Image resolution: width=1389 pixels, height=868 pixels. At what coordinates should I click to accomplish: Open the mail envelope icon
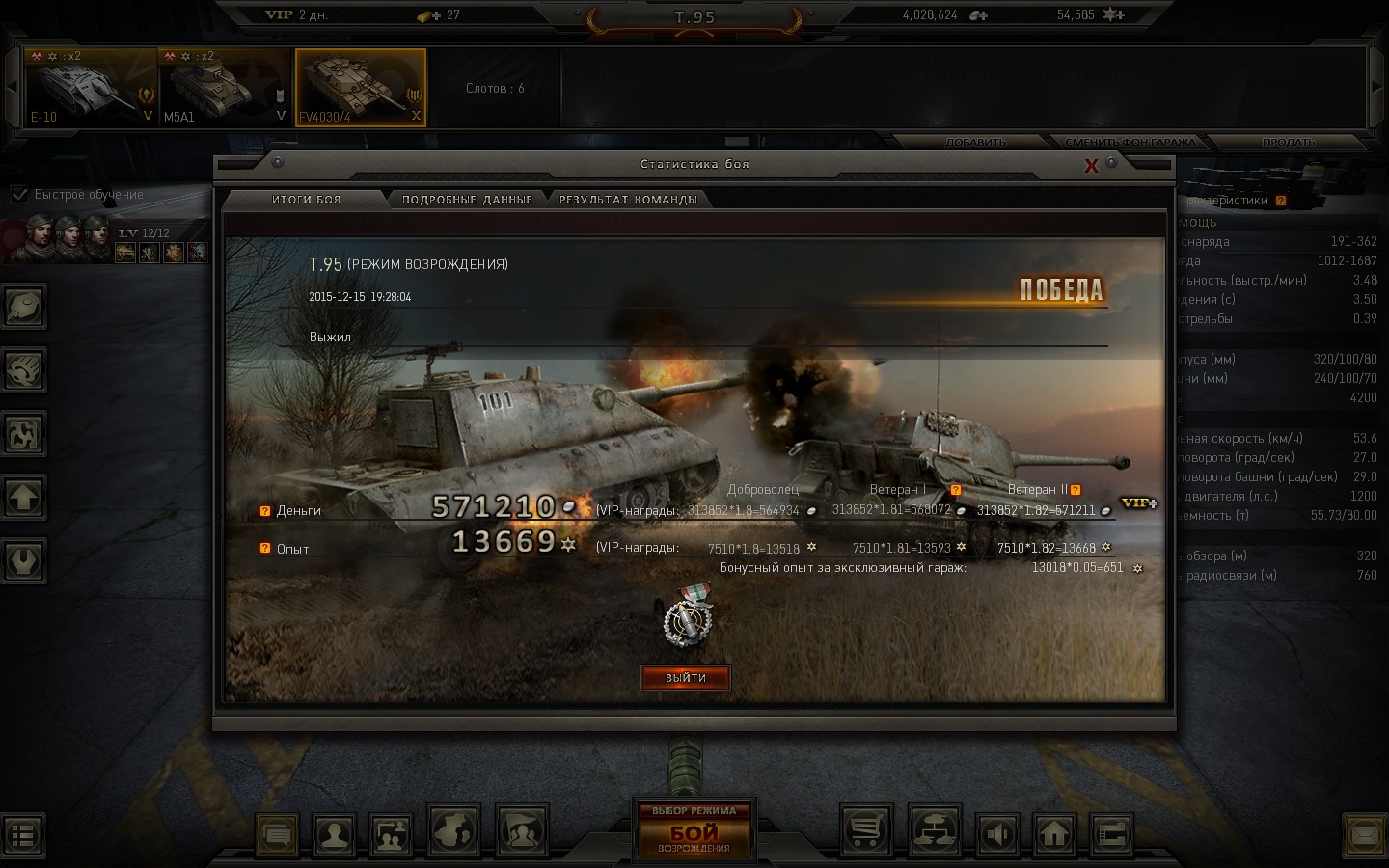1365,832
